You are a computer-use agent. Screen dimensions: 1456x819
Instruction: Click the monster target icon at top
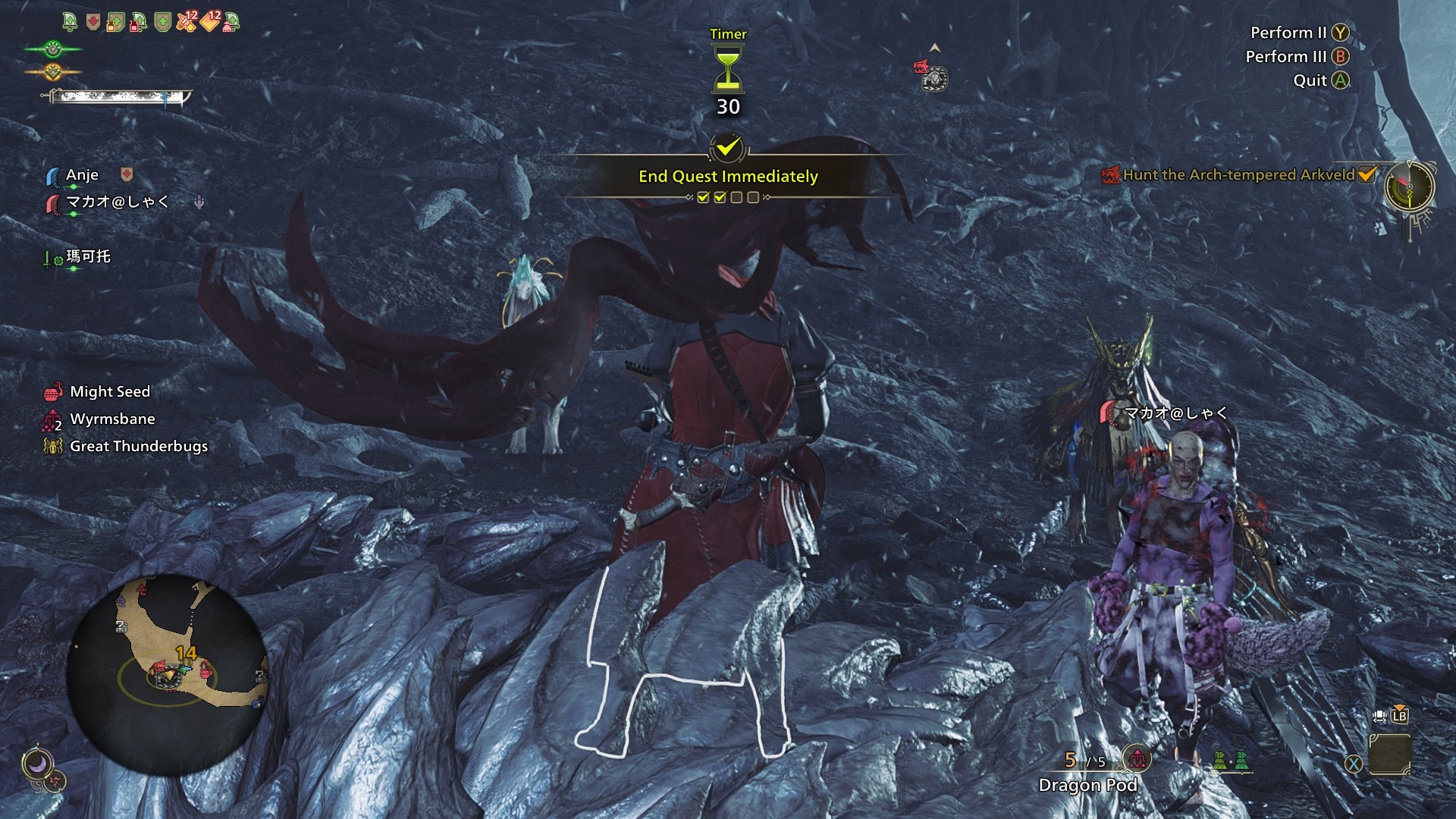933,77
